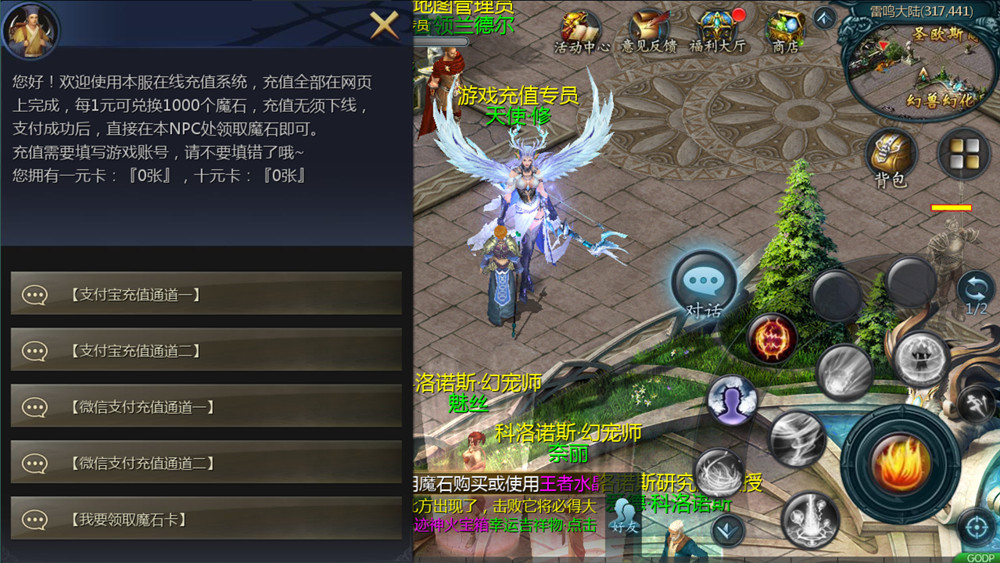Image resolution: width=1000 pixels, height=563 pixels.
Task: Open the 好友 friends button
Action: pos(626,515)
